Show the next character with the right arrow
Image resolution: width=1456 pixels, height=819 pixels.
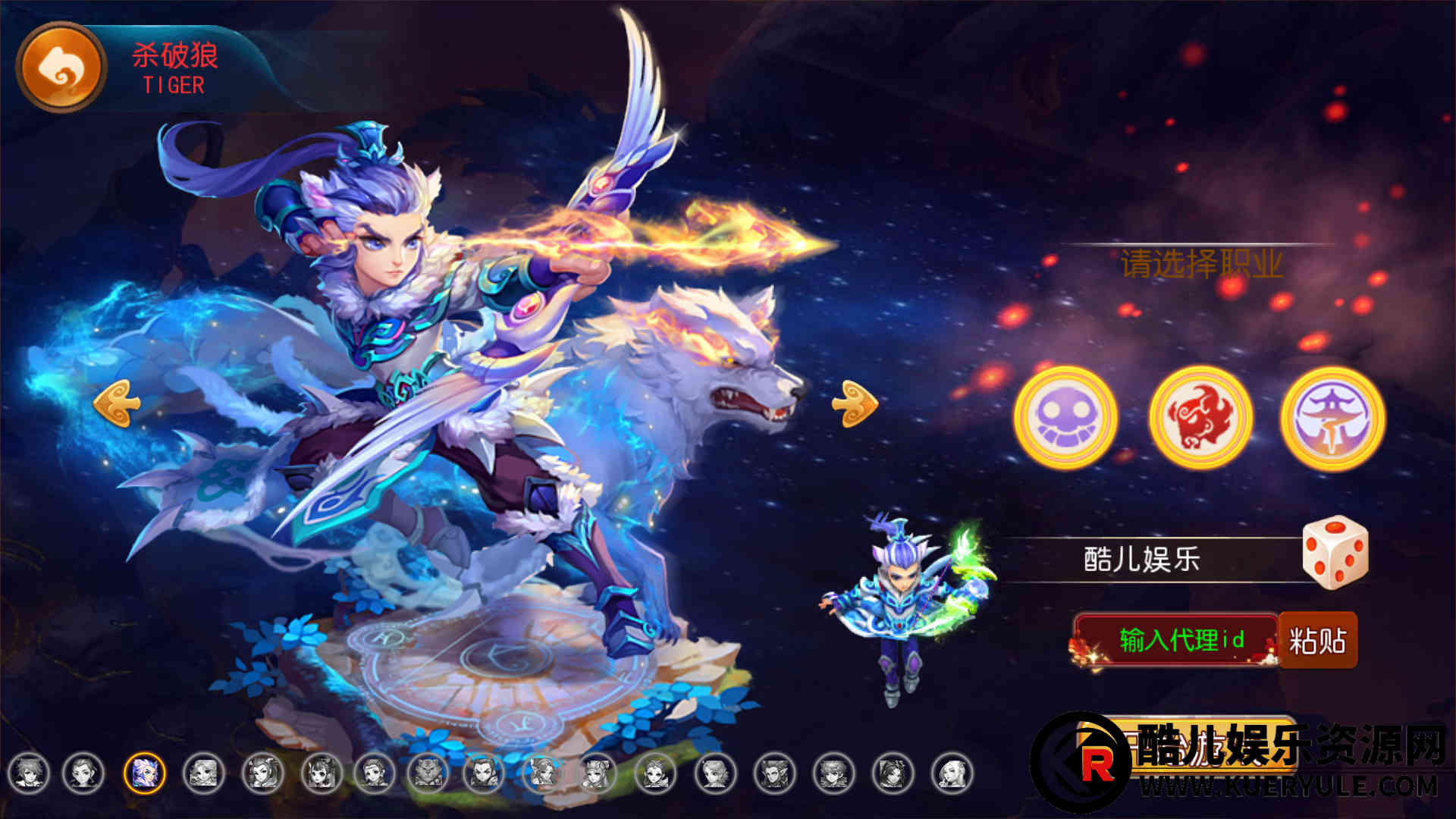pyautogui.click(x=855, y=403)
